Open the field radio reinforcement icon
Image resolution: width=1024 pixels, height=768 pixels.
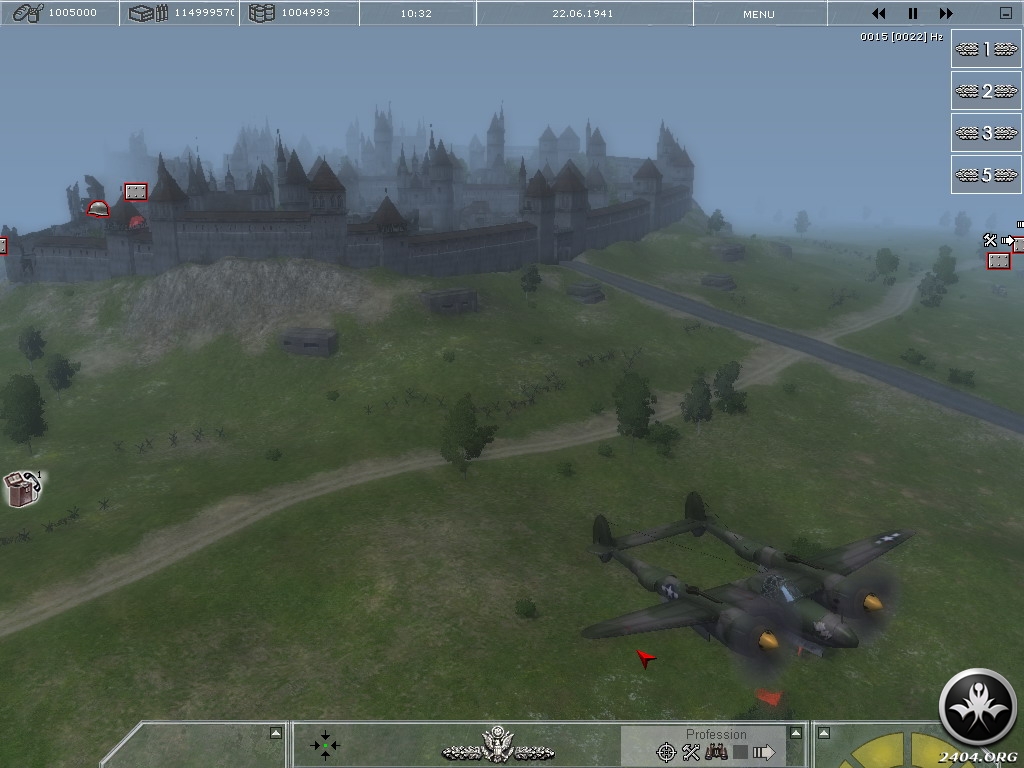[x=23, y=488]
